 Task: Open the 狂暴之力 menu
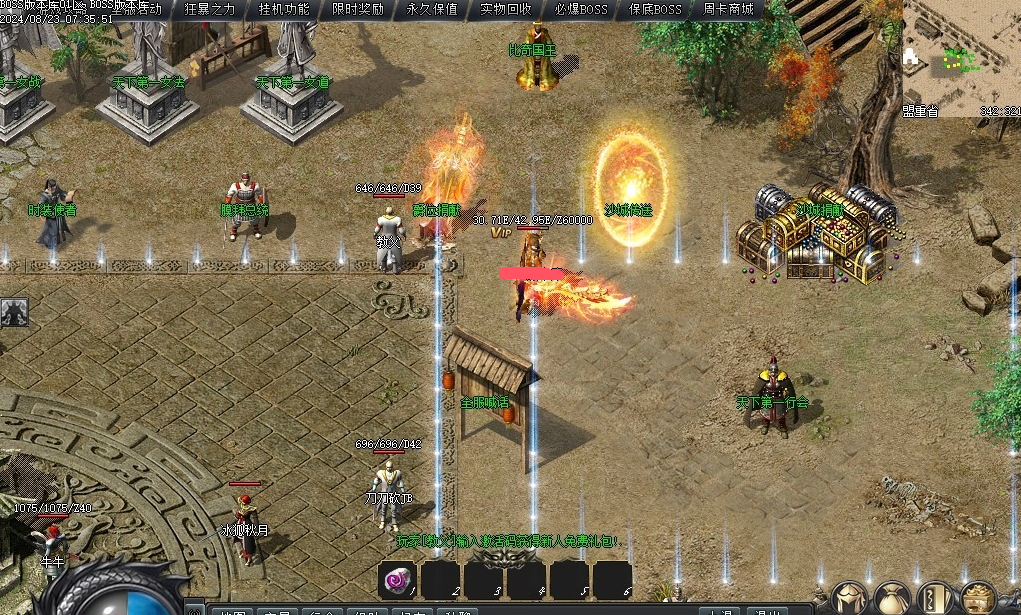click(210, 10)
